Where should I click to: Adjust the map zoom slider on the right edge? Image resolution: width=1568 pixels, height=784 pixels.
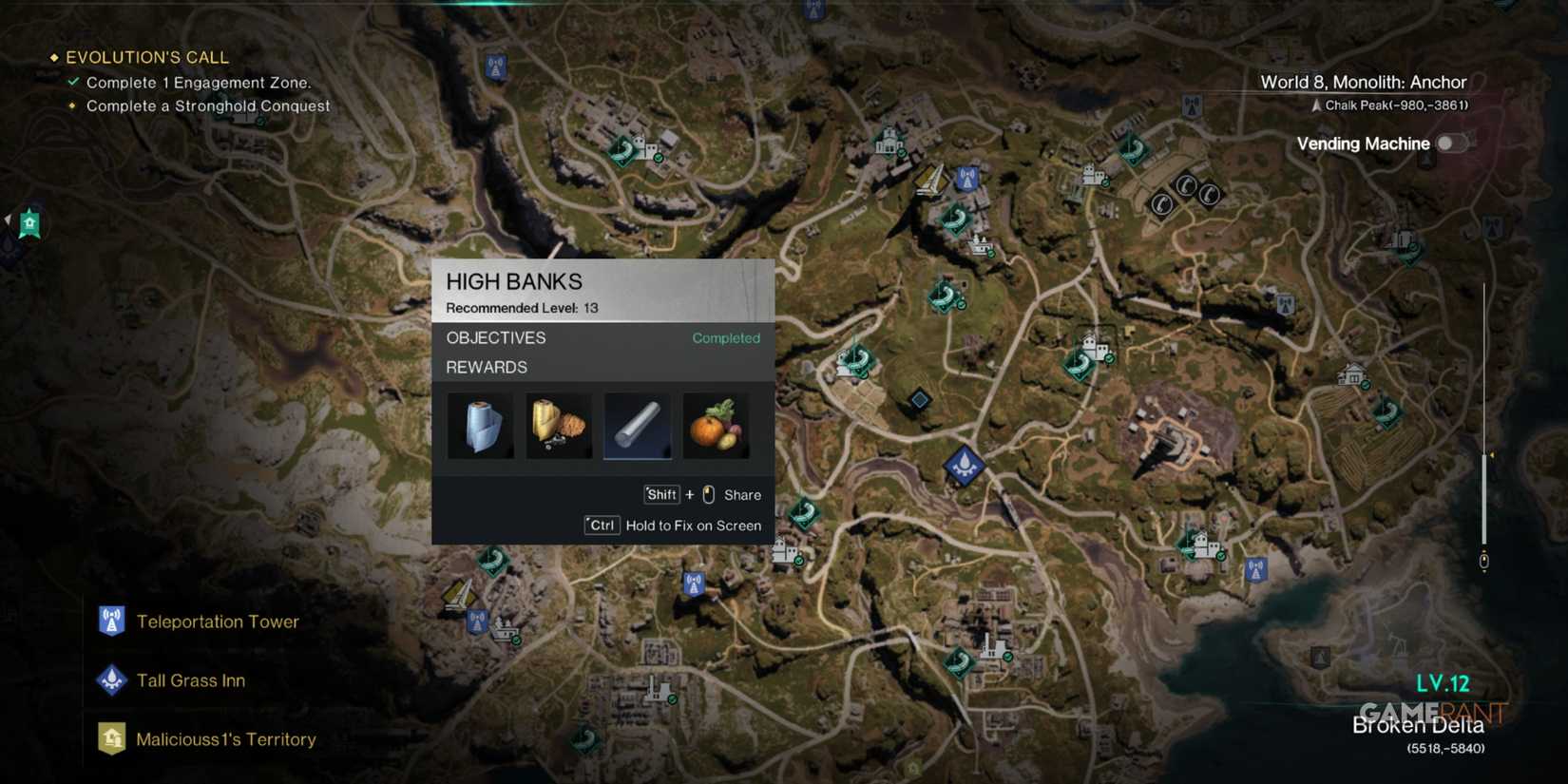1484,561
